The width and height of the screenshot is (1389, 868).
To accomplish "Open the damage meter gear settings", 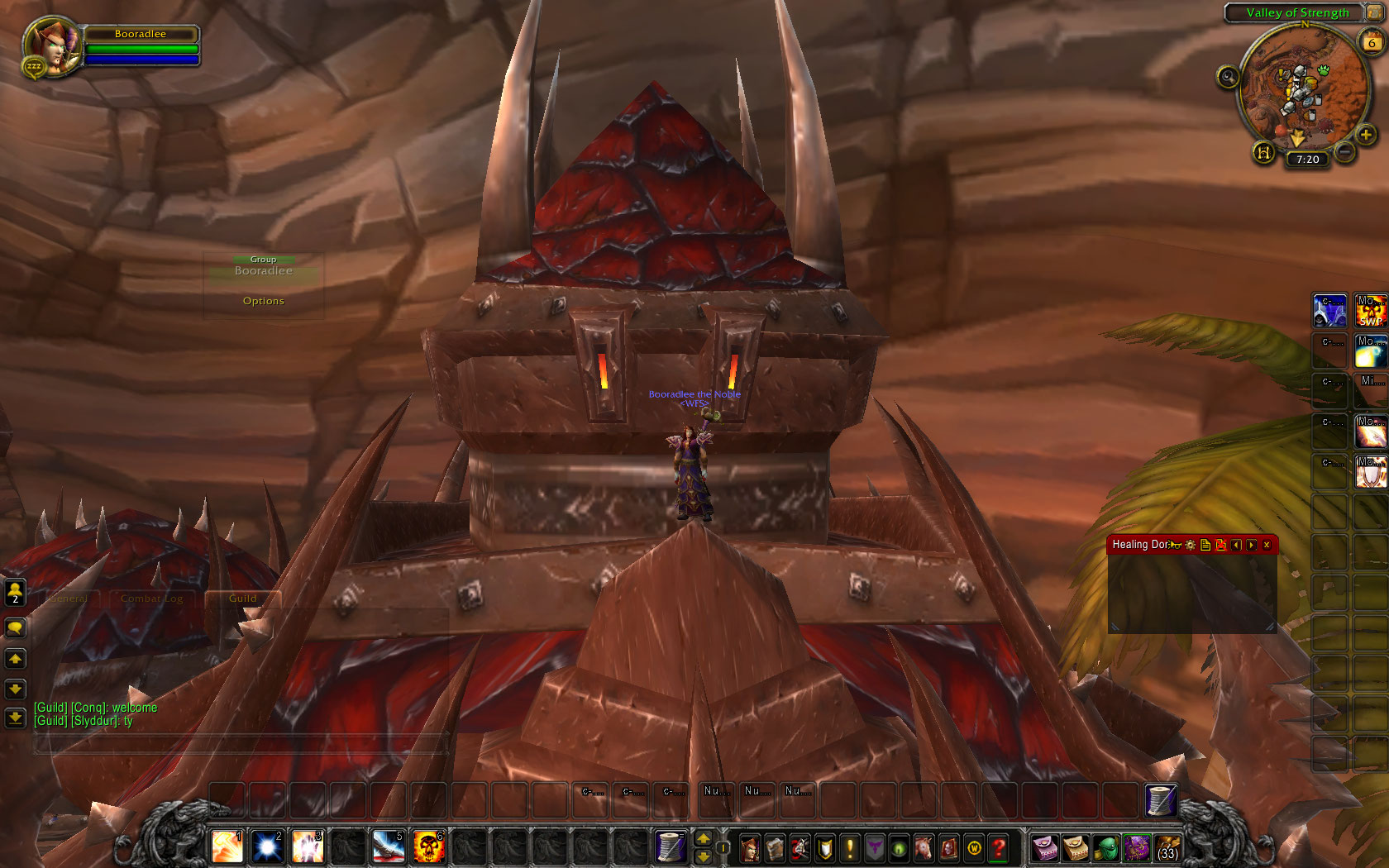I will [x=1191, y=545].
